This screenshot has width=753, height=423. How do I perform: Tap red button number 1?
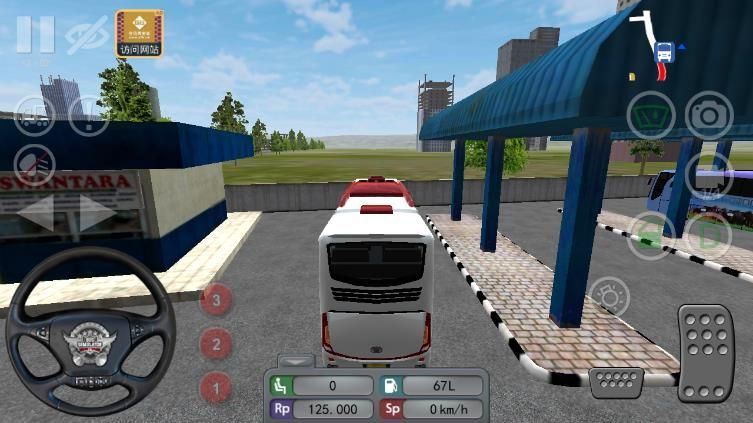(x=216, y=386)
